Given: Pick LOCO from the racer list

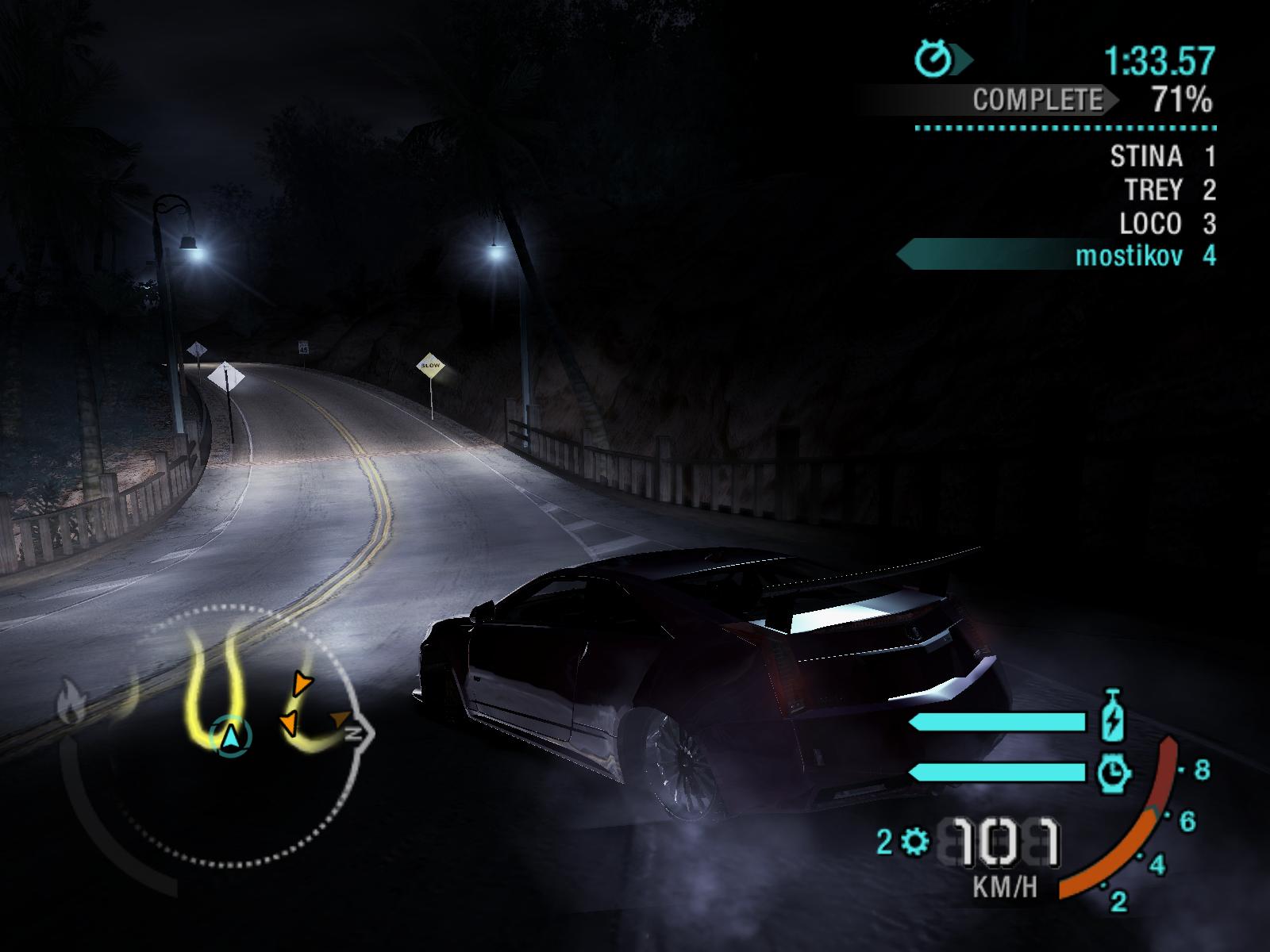Looking at the screenshot, I should [1150, 225].
